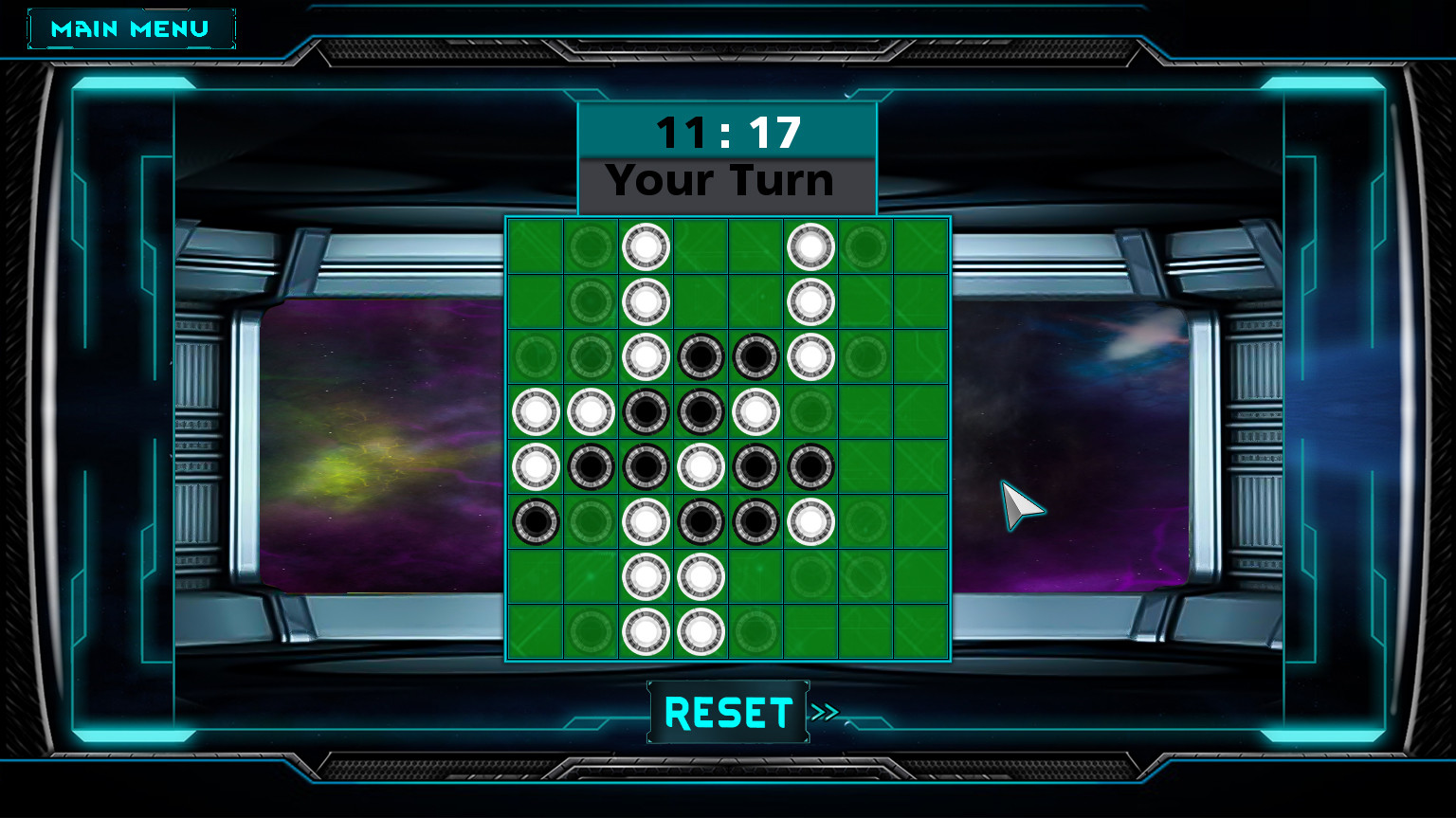The image size is (1456, 818).
Task: Click the white piece in the second board row
Action: [x=646, y=301]
